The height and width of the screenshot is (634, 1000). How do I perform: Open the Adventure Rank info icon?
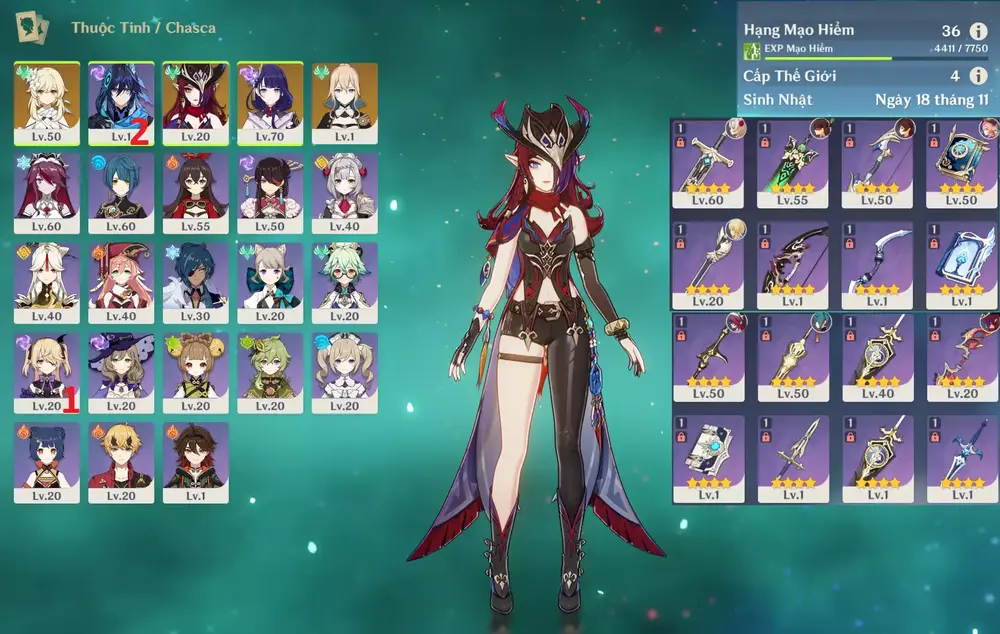(x=977, y=31)
